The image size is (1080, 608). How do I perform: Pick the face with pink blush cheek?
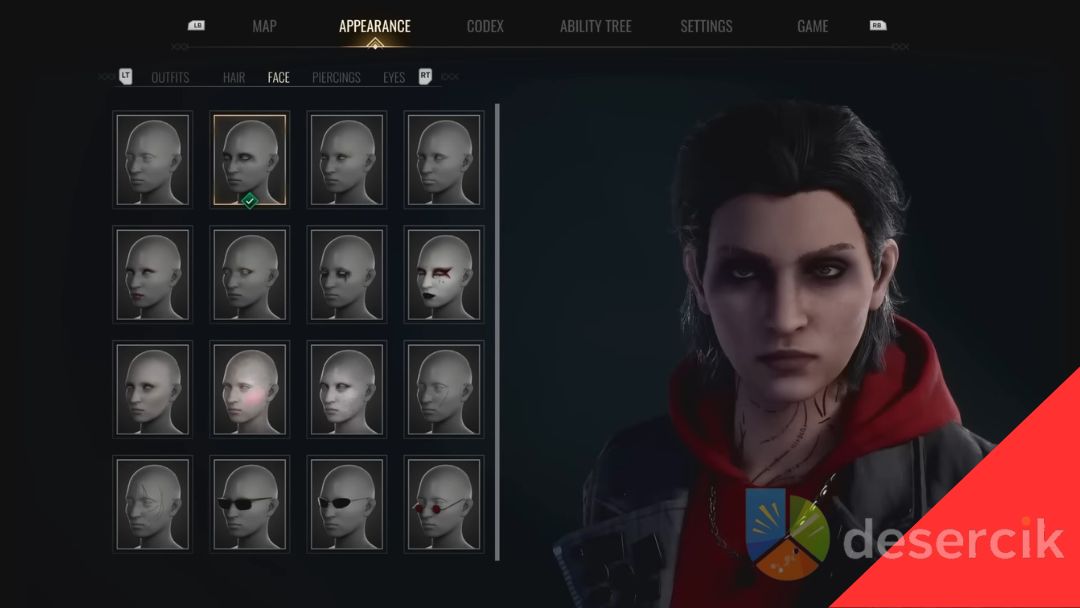(x=249, y=390)
